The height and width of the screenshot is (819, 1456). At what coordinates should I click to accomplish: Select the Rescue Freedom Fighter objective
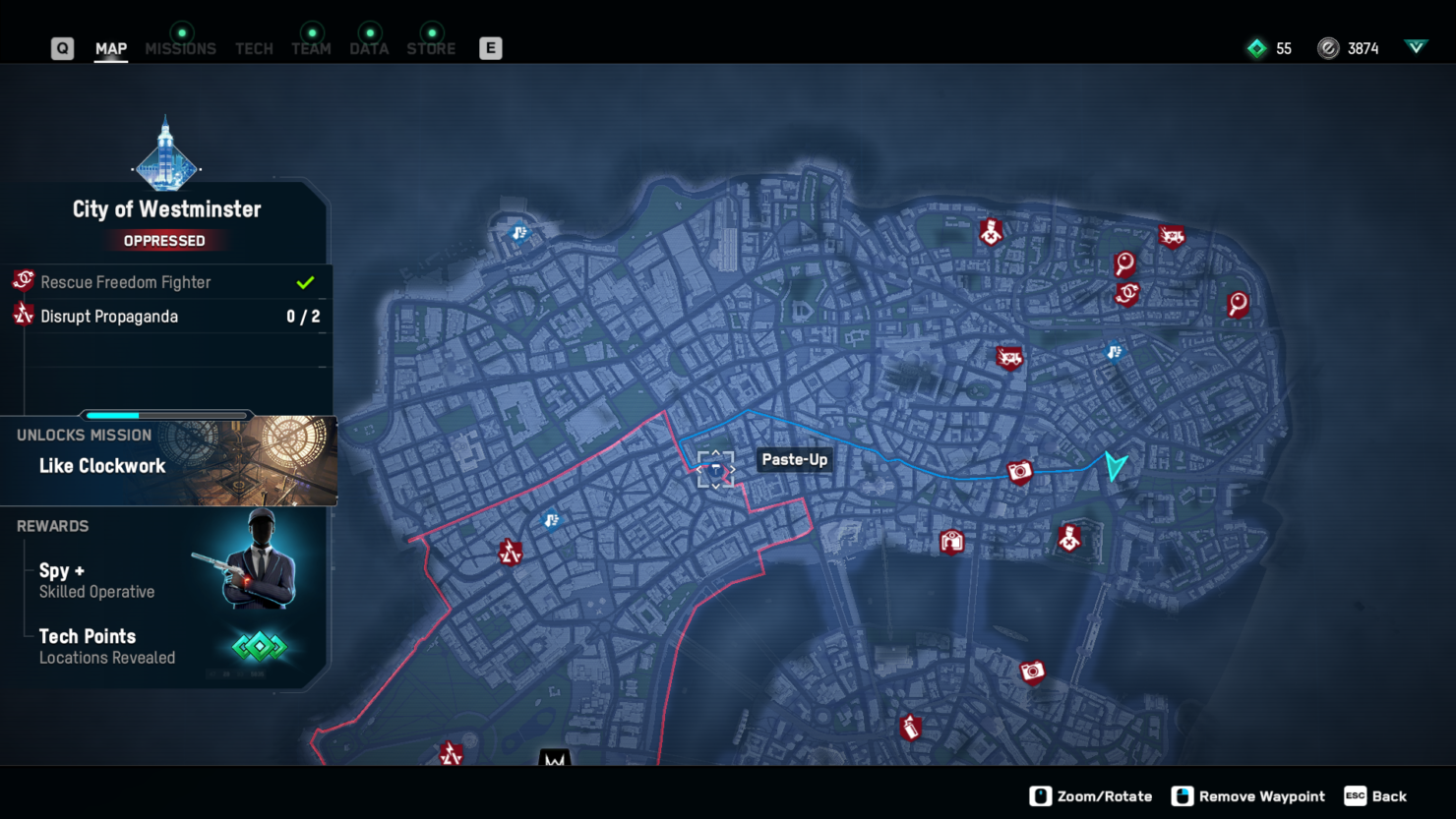tap(167, 282)
